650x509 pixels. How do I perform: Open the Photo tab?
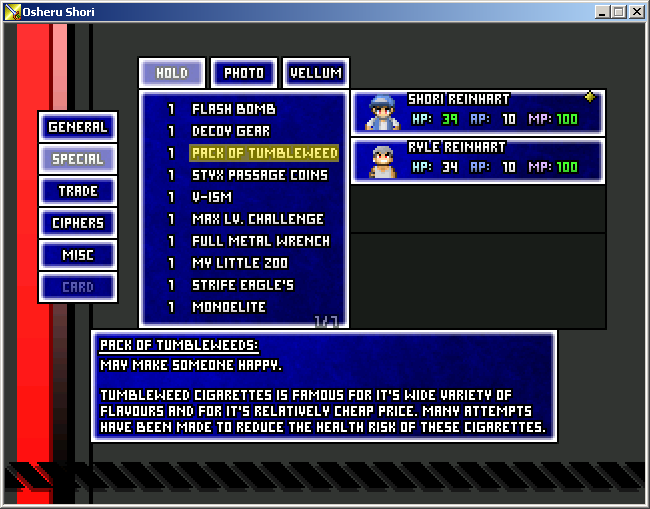click(x=244, y=73)
